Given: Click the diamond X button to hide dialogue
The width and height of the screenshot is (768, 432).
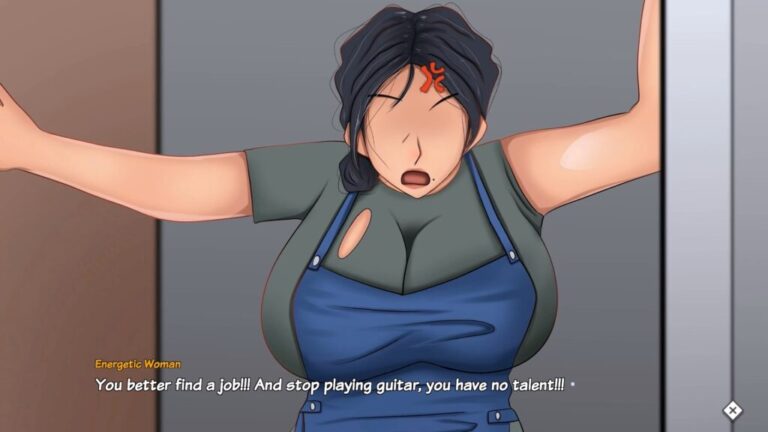Looking at the screenshot, I should pos(732,410).
